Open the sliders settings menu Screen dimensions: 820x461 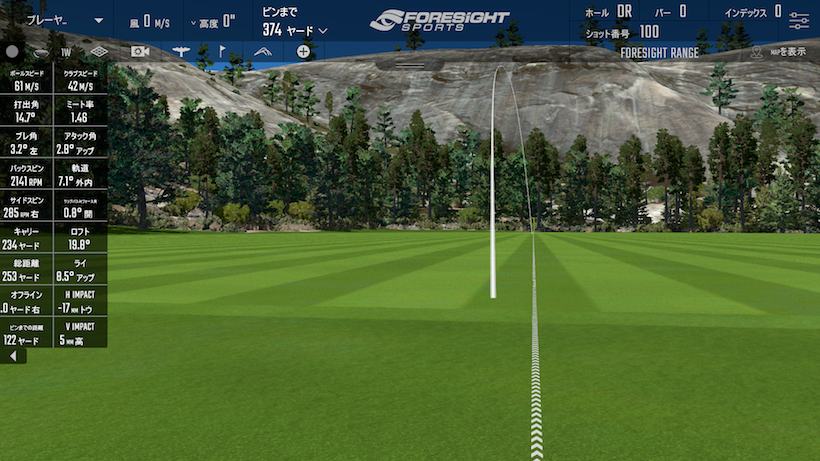click(x=799, y=20)
